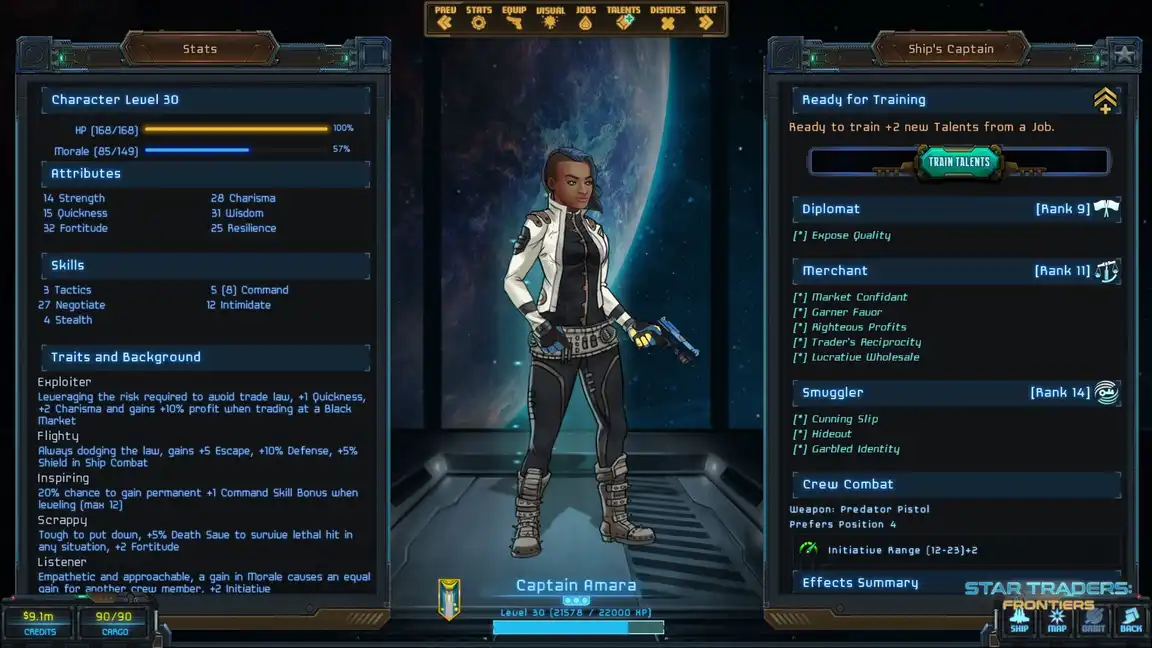Open the Talents screen from top bar

click(623, 18)
